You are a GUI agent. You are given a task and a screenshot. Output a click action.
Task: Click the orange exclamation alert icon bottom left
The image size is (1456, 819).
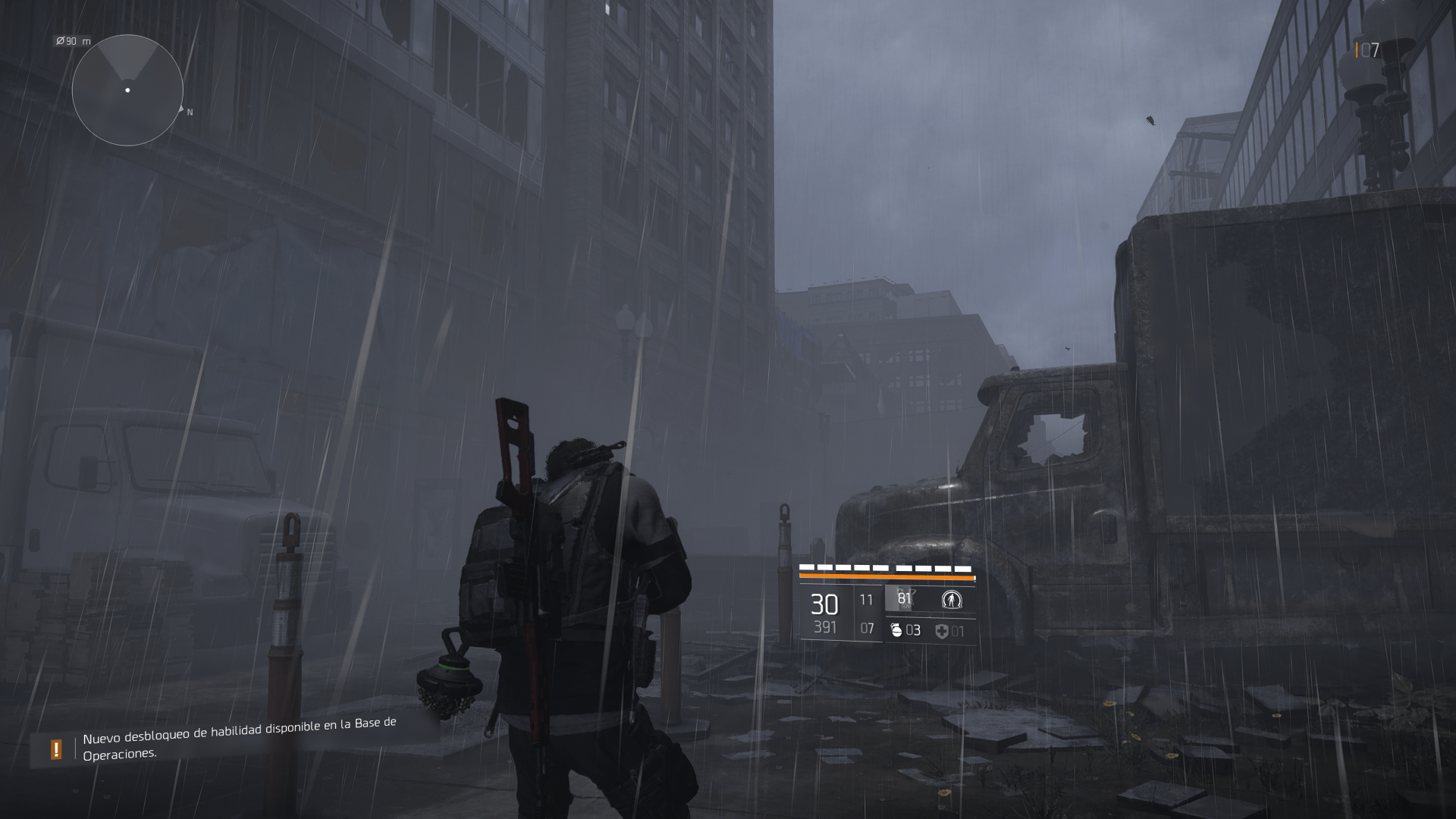(56, 749)
